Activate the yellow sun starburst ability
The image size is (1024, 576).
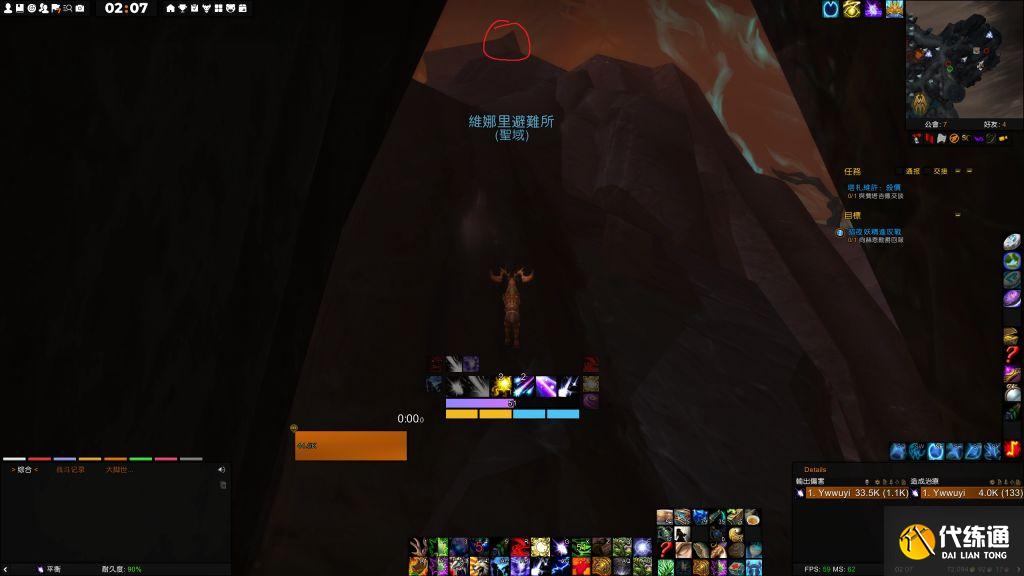501,385
